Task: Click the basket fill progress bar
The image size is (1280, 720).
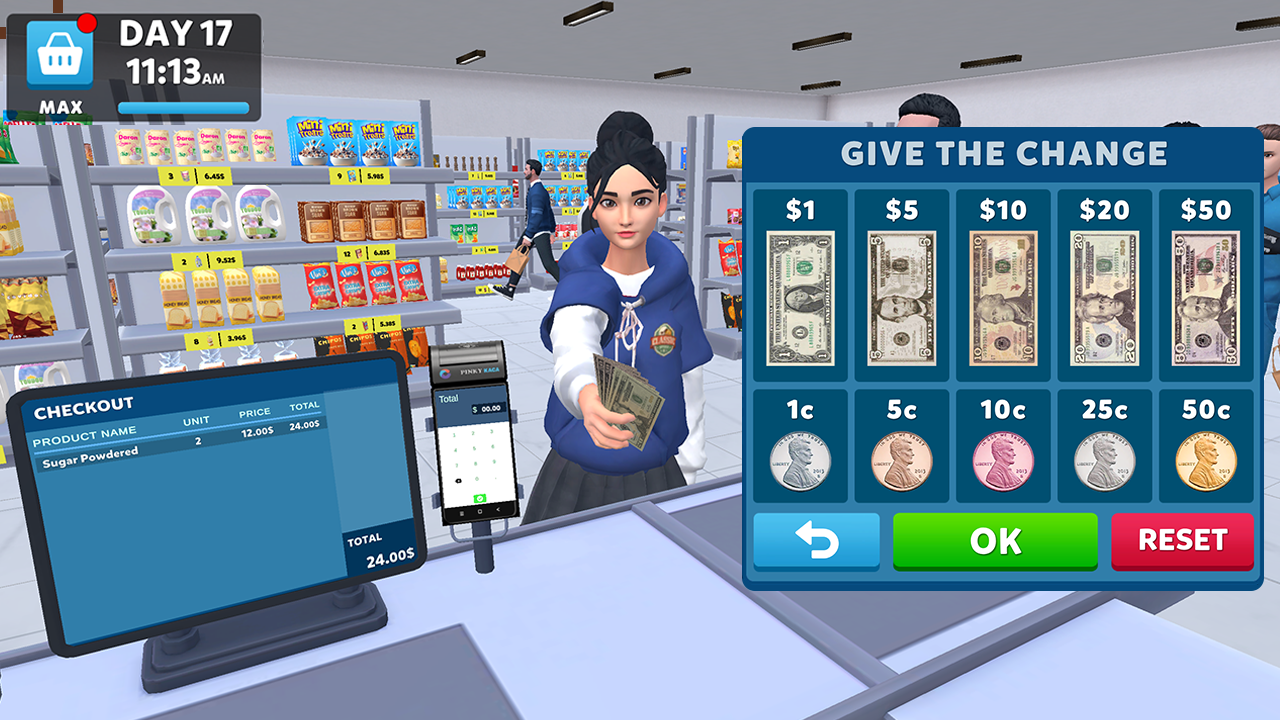Action: (183, 107)
